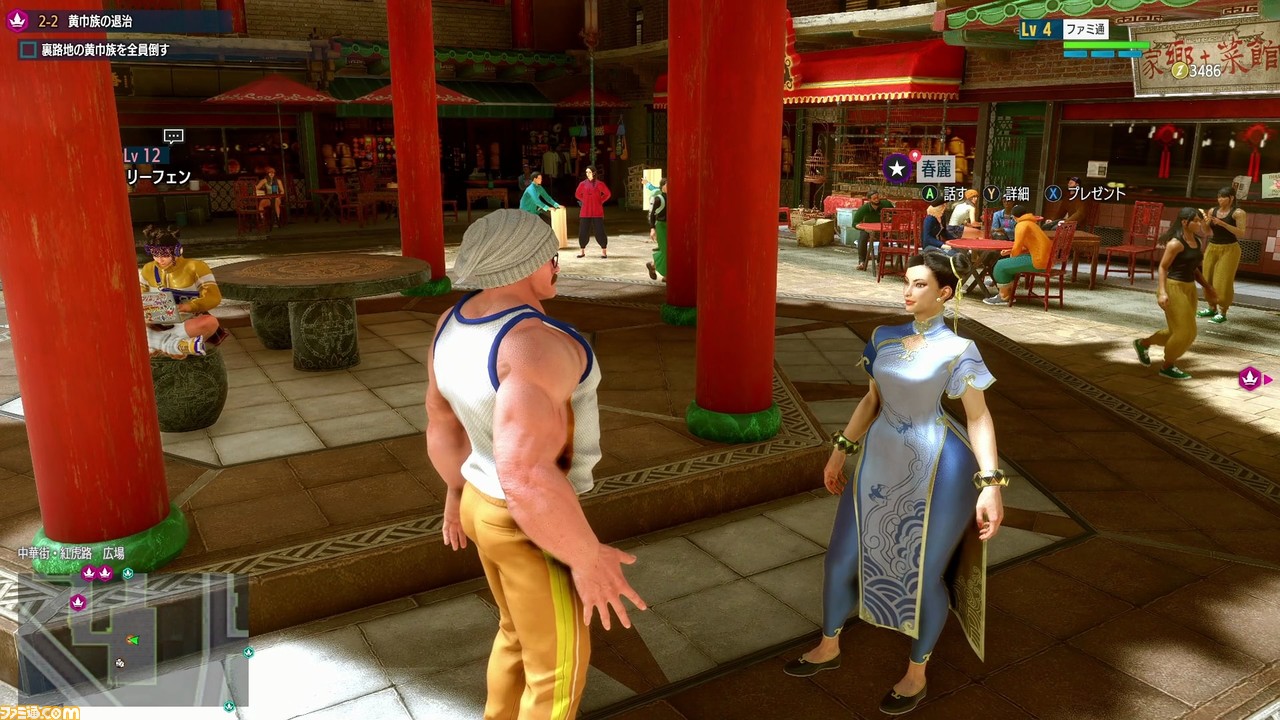Image resolution: width=1280 pixels, height=720 pixels.
Task: Select the 春麗 name tag
Action: (934, 167)
